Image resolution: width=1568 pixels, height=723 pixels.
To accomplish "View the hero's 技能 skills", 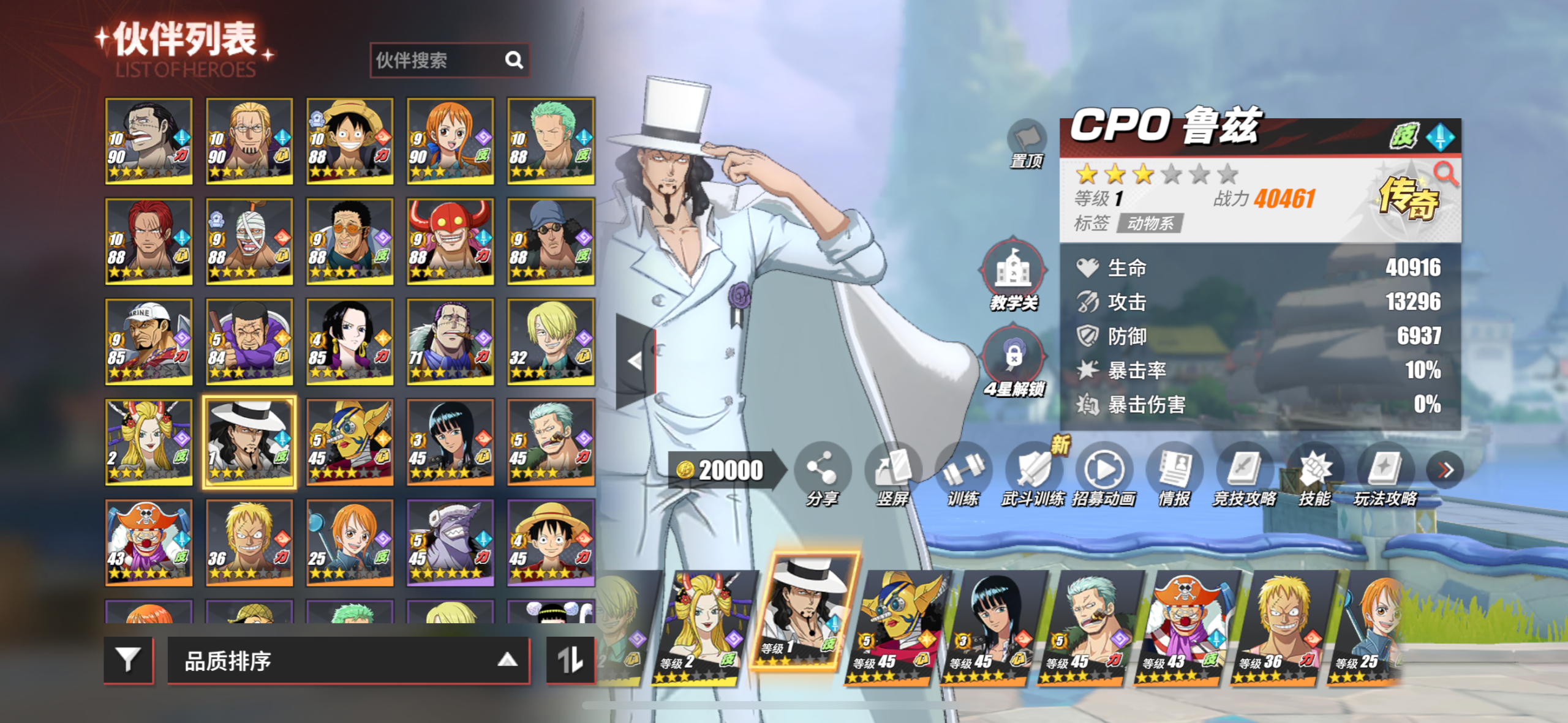I will pos(1314,474).
